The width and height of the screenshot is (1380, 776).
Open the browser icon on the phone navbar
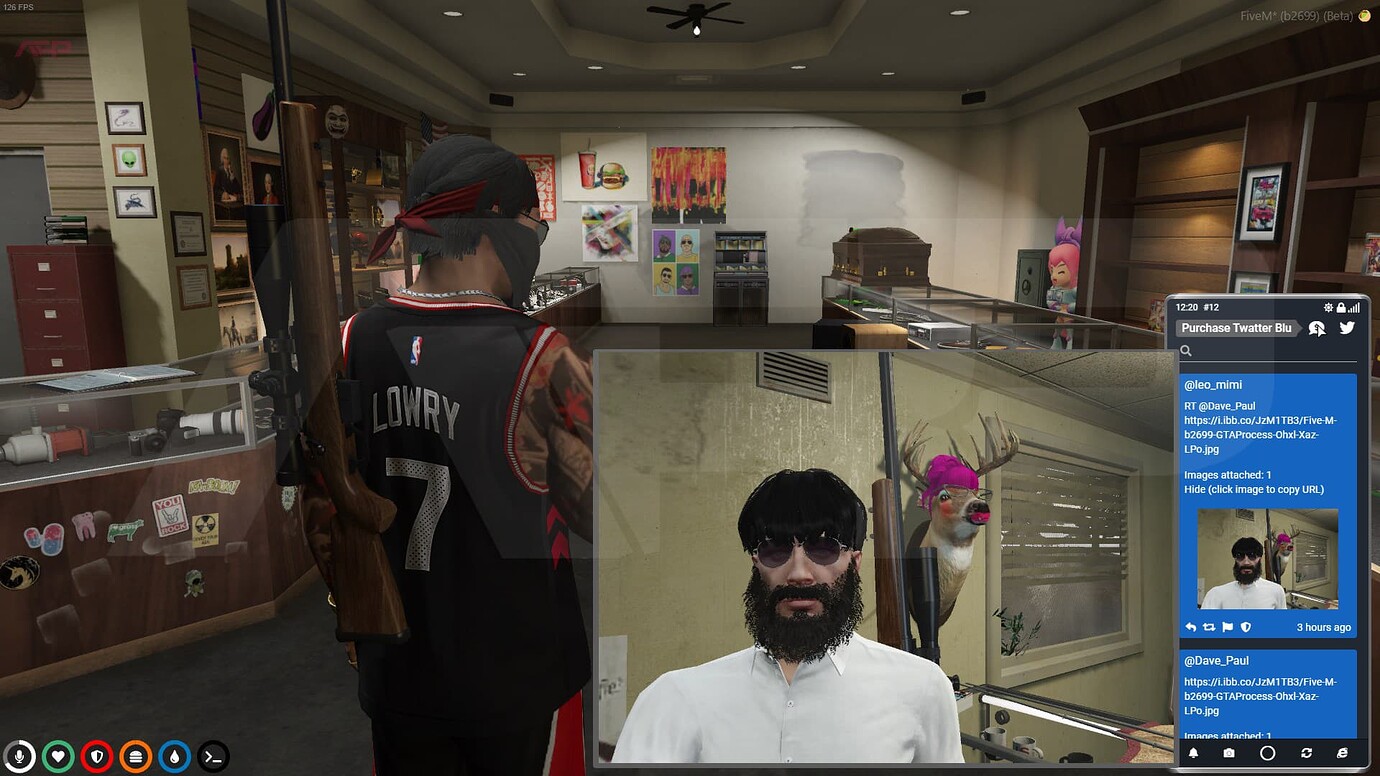click(x=1342, y=753)
